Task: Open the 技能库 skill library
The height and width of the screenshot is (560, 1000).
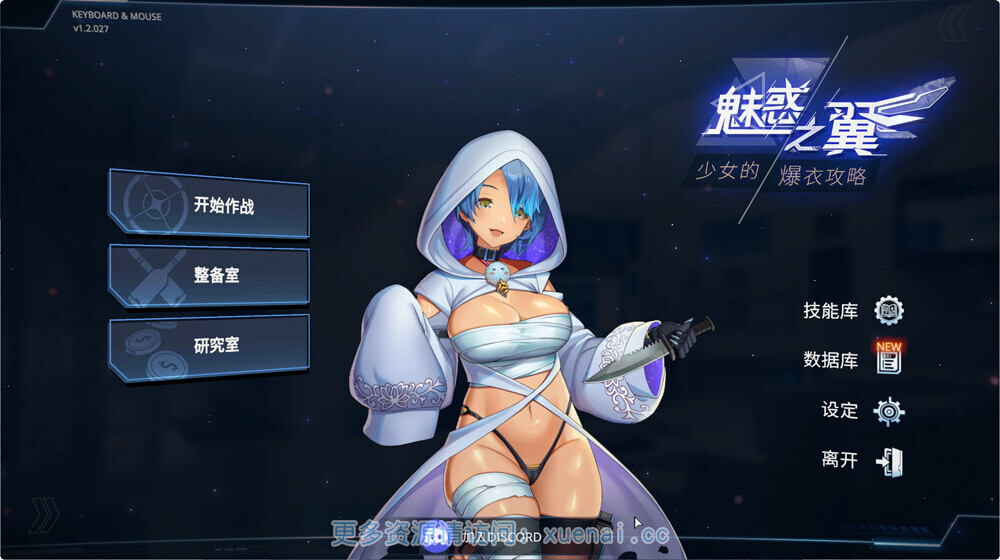Action: click(853, 311)
